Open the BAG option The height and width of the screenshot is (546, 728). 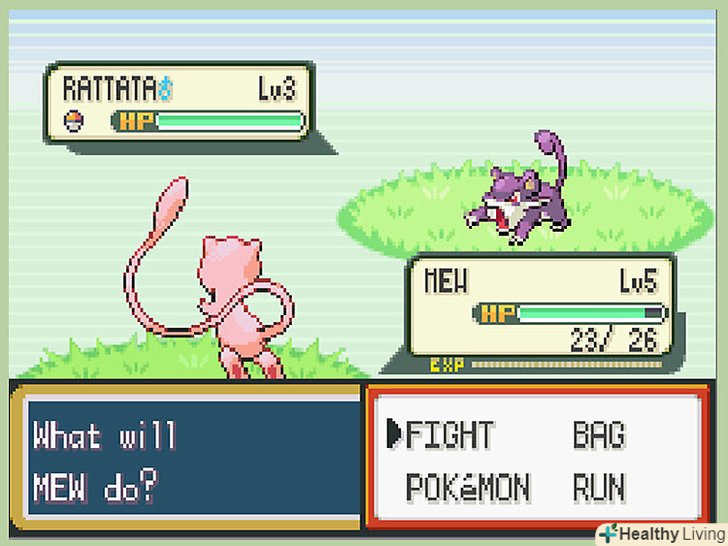click(598, 435)
